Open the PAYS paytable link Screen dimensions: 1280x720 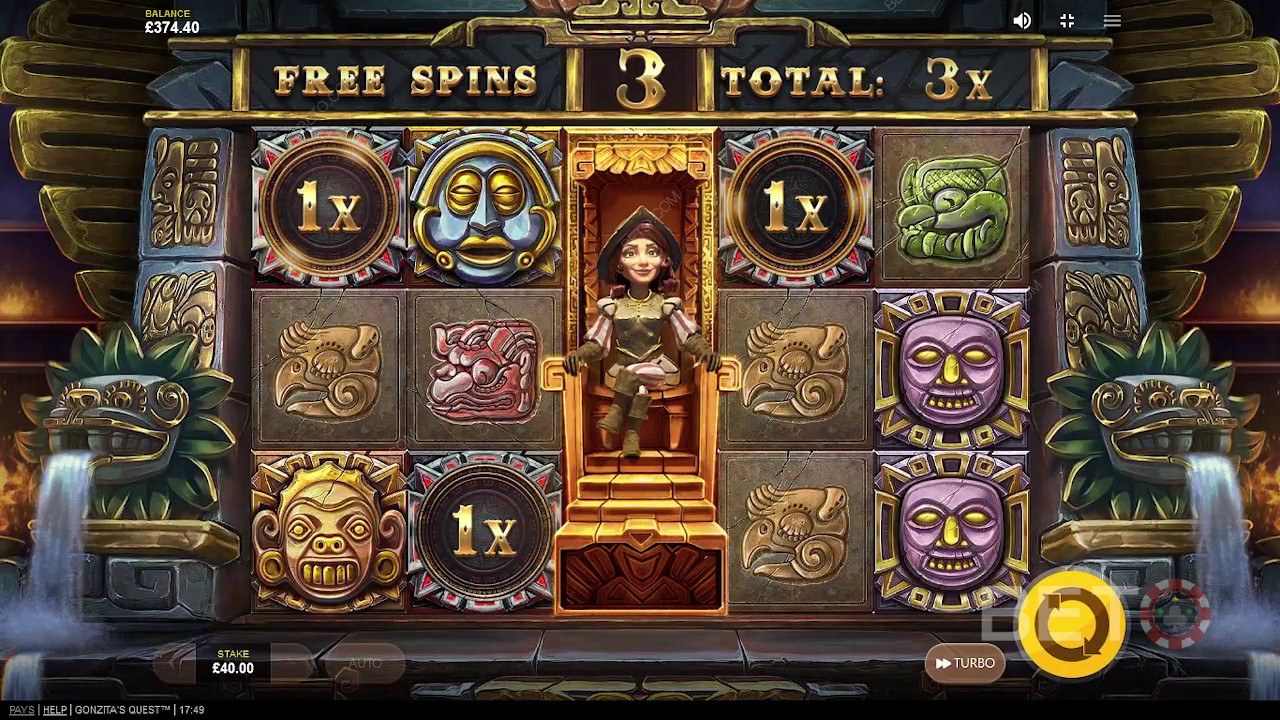(x=21, y=710)
